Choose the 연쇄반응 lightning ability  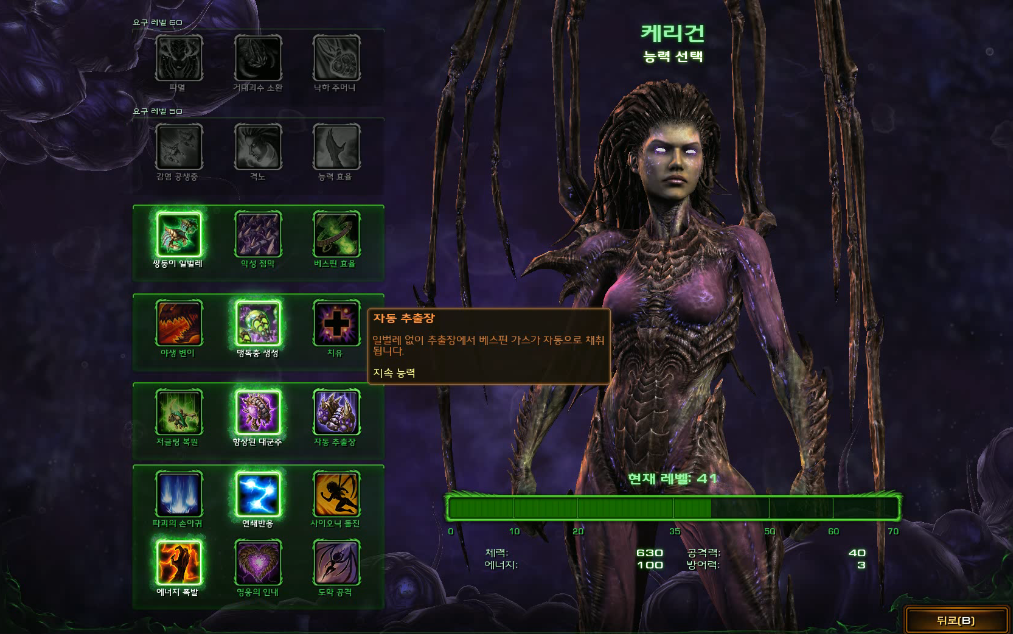tap(258, 493)
